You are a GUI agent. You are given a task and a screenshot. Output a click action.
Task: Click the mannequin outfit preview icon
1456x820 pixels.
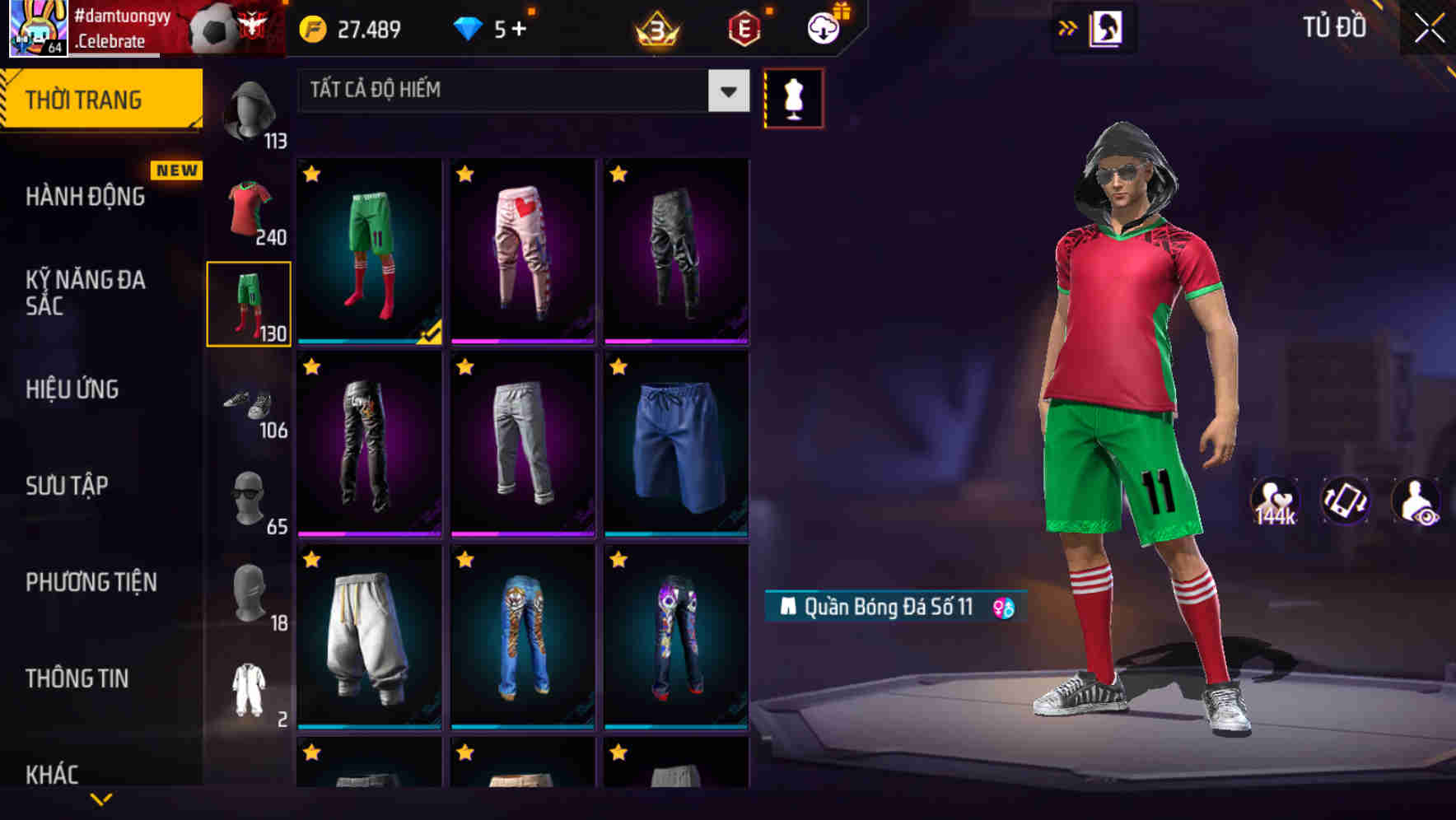(x=793, y=97)
